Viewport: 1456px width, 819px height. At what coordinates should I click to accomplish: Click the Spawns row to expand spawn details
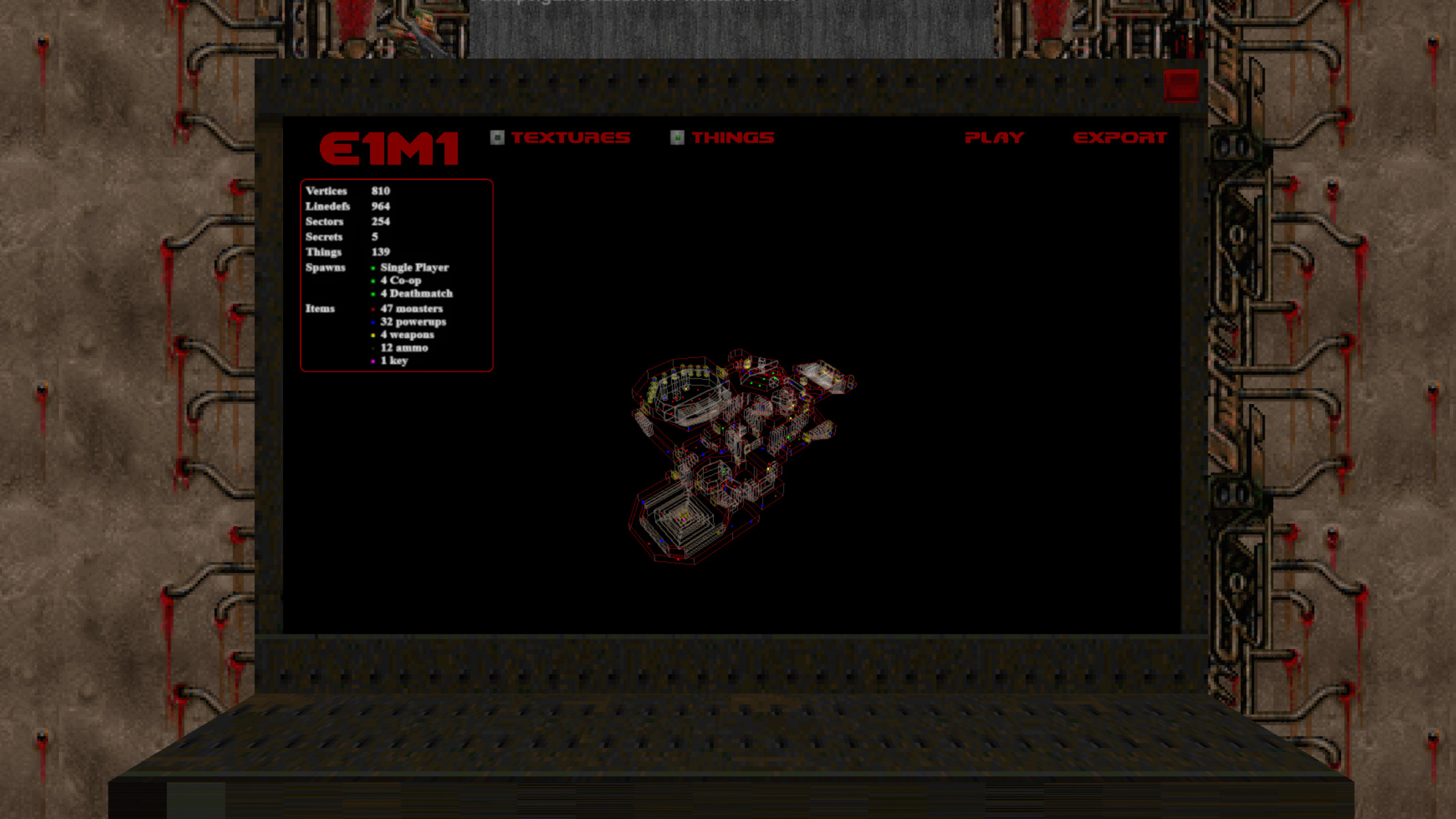(x=325, y=268)
